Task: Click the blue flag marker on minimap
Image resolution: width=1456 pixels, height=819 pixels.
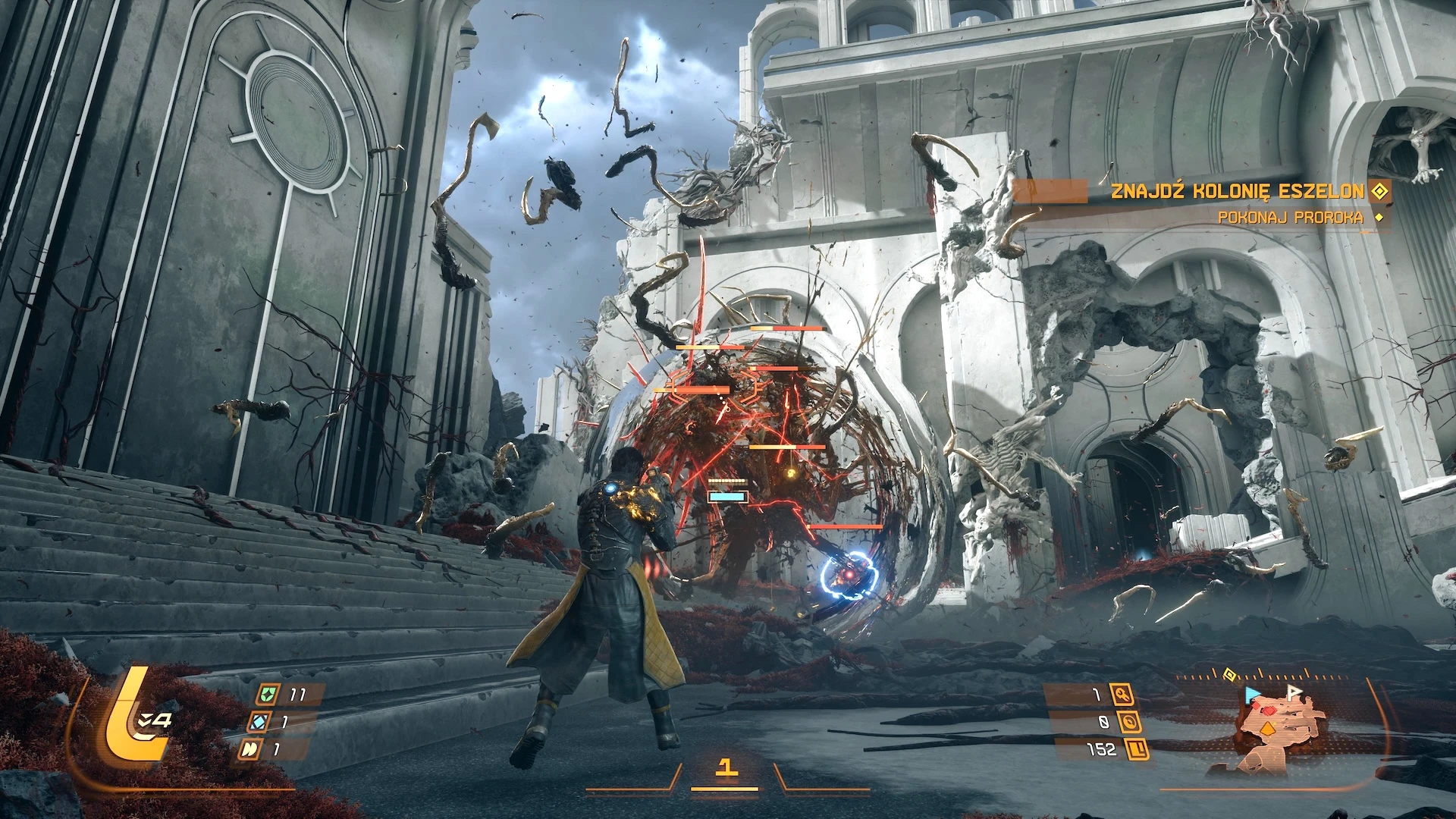Action: click(x=1250, y=695)
